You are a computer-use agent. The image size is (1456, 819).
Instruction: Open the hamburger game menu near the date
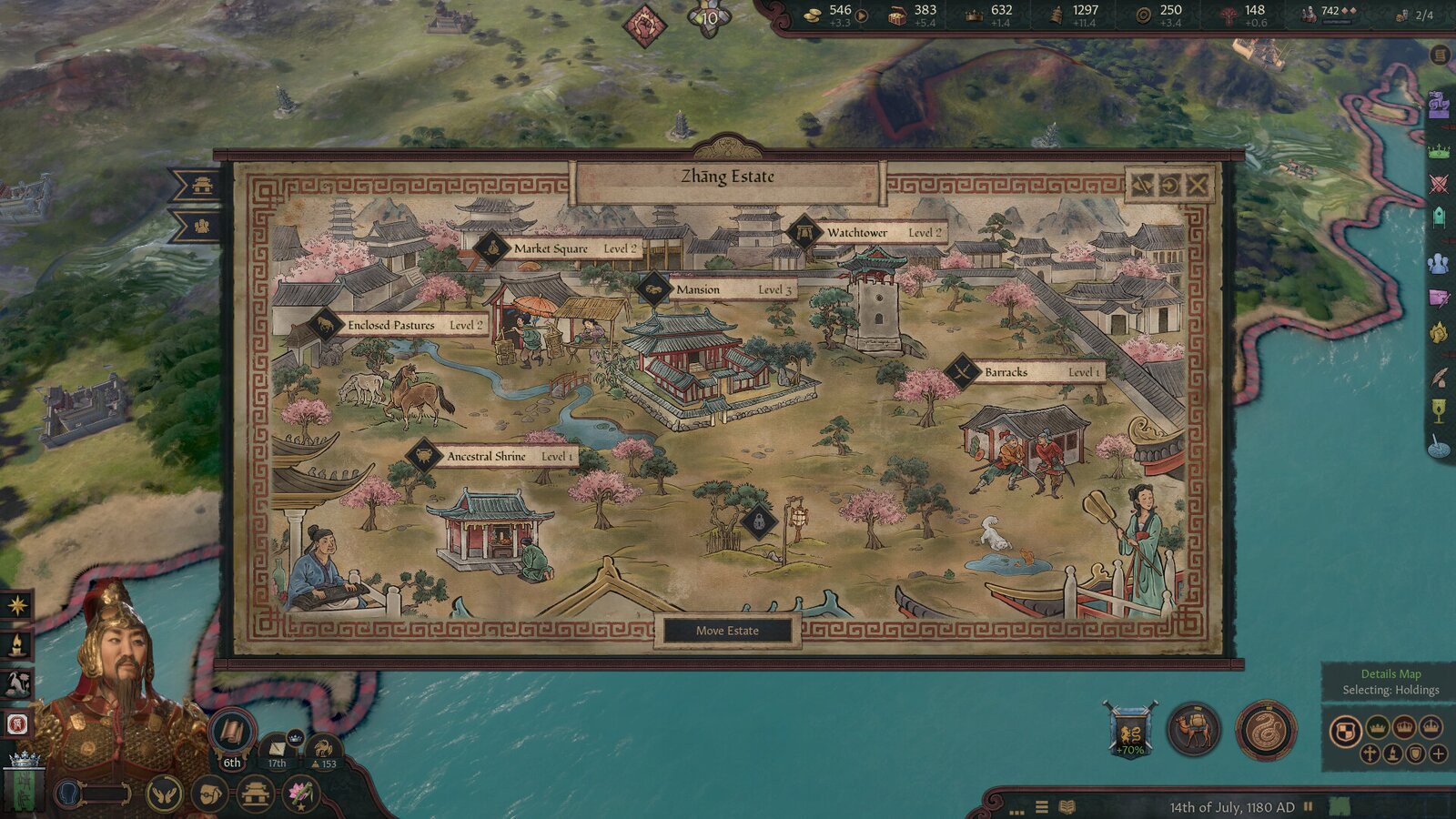(x=1040, y=804)
